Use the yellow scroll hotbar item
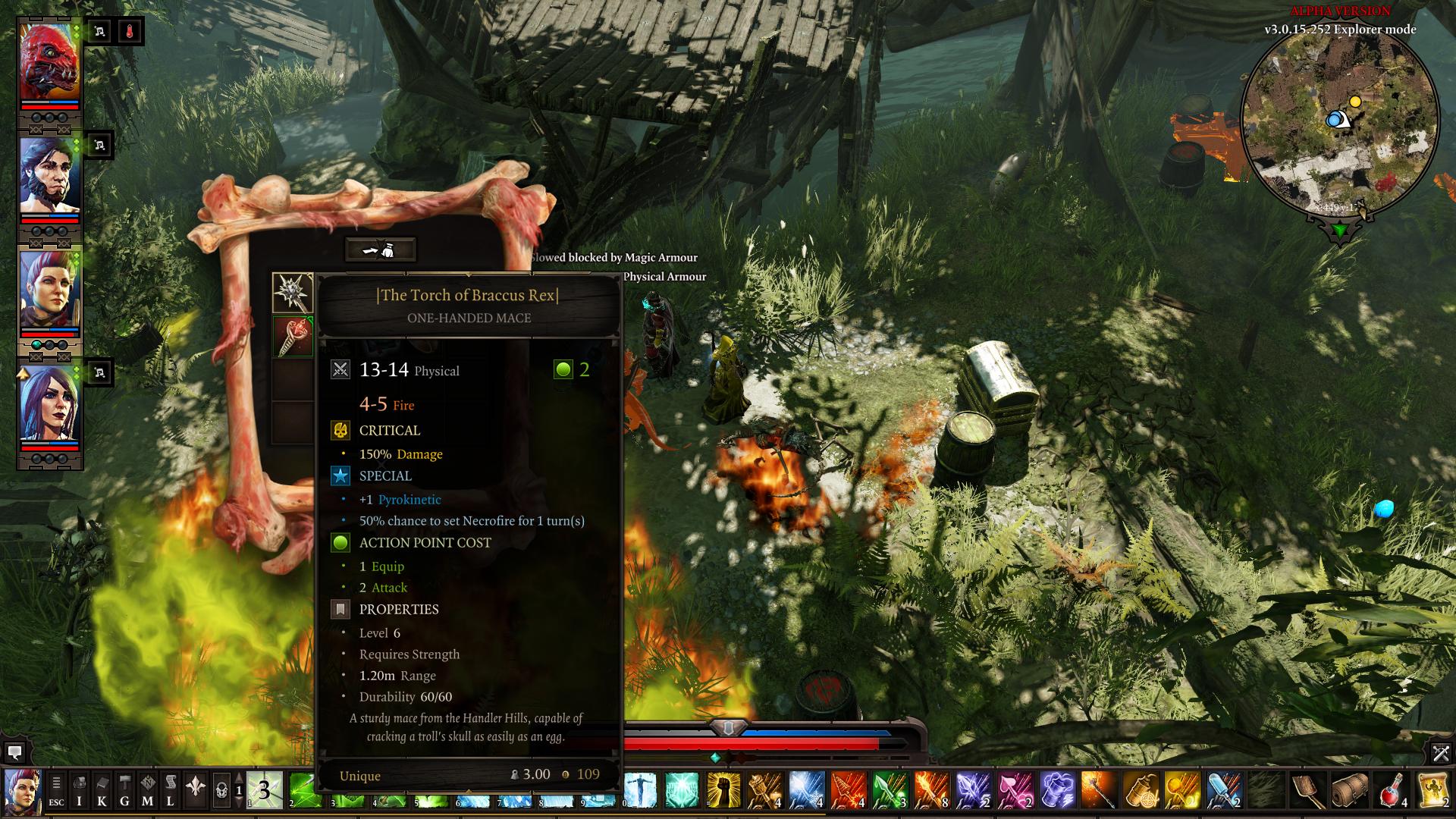The width and height of the screenshot is (1456, 819). coord(1432,790)
